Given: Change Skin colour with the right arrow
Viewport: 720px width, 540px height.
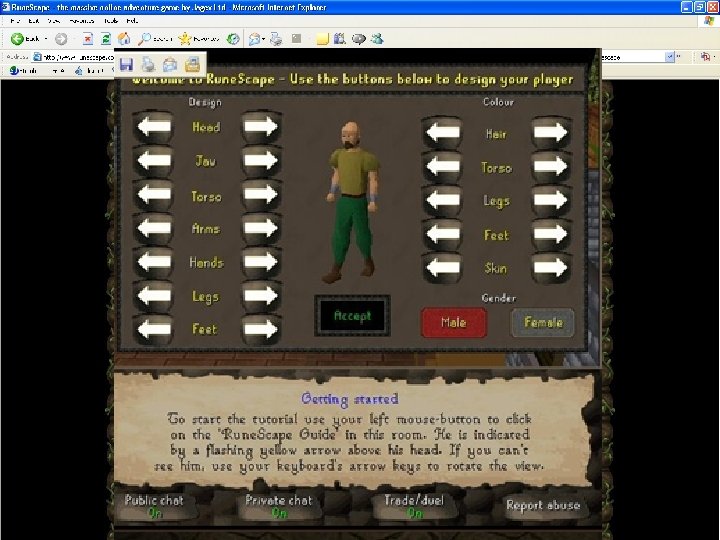Looking at the screenshot, I should [x=551, y=268].
